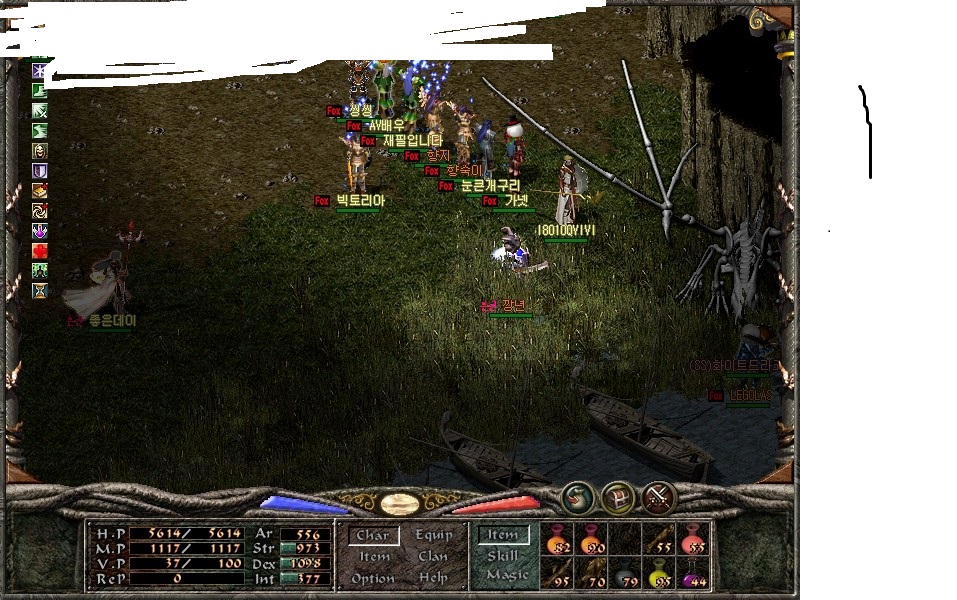The width and height of the screenshot is (957, 600).
Task: Use the orange potion with count 82
Action: click(556, 540)
